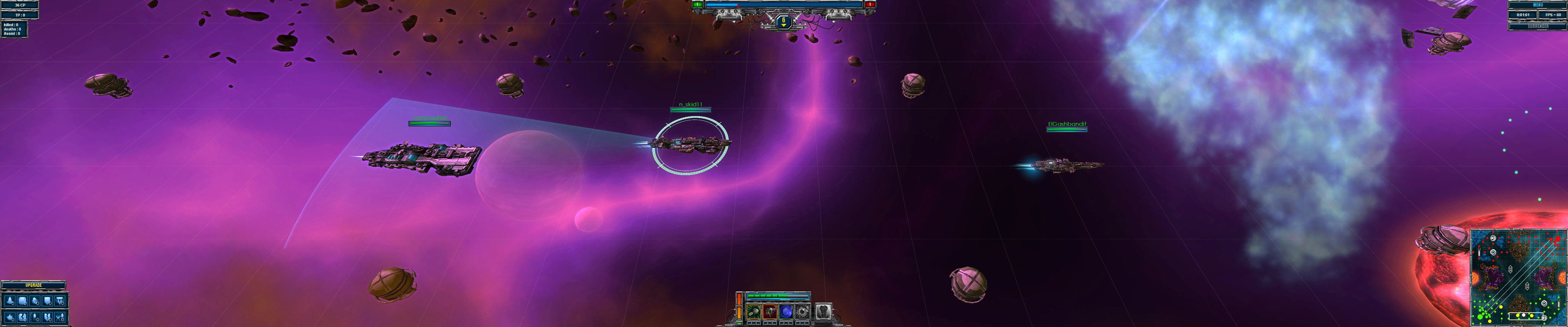Click the UPGRADE panel header
Screen dimensions: 1568x327
(34, 285)
